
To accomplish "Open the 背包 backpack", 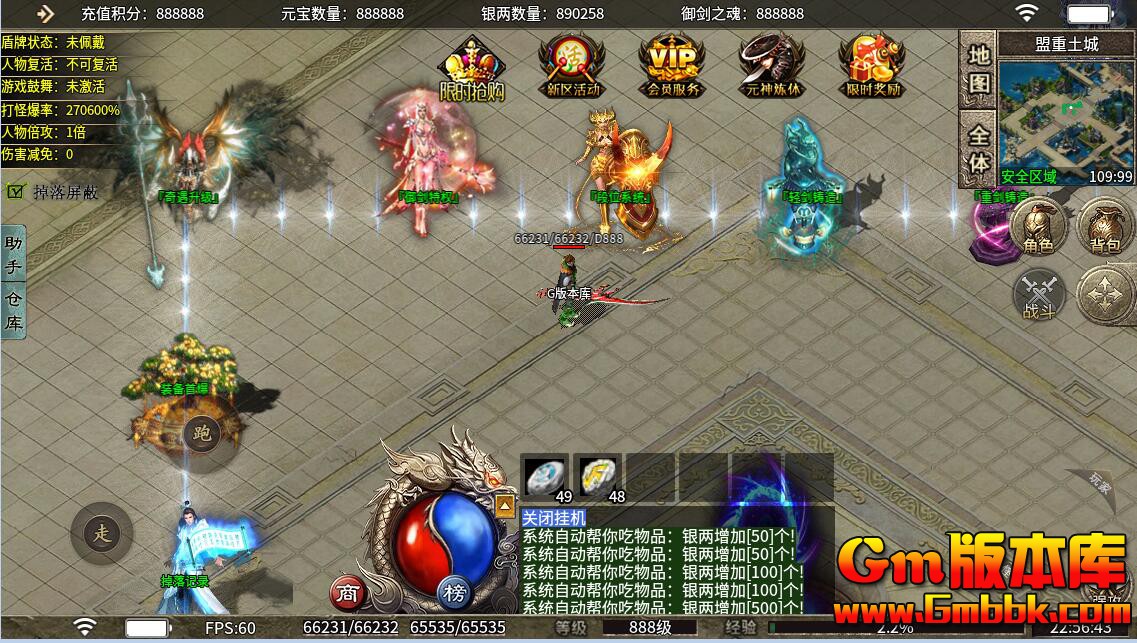I will pos(1105,226).
